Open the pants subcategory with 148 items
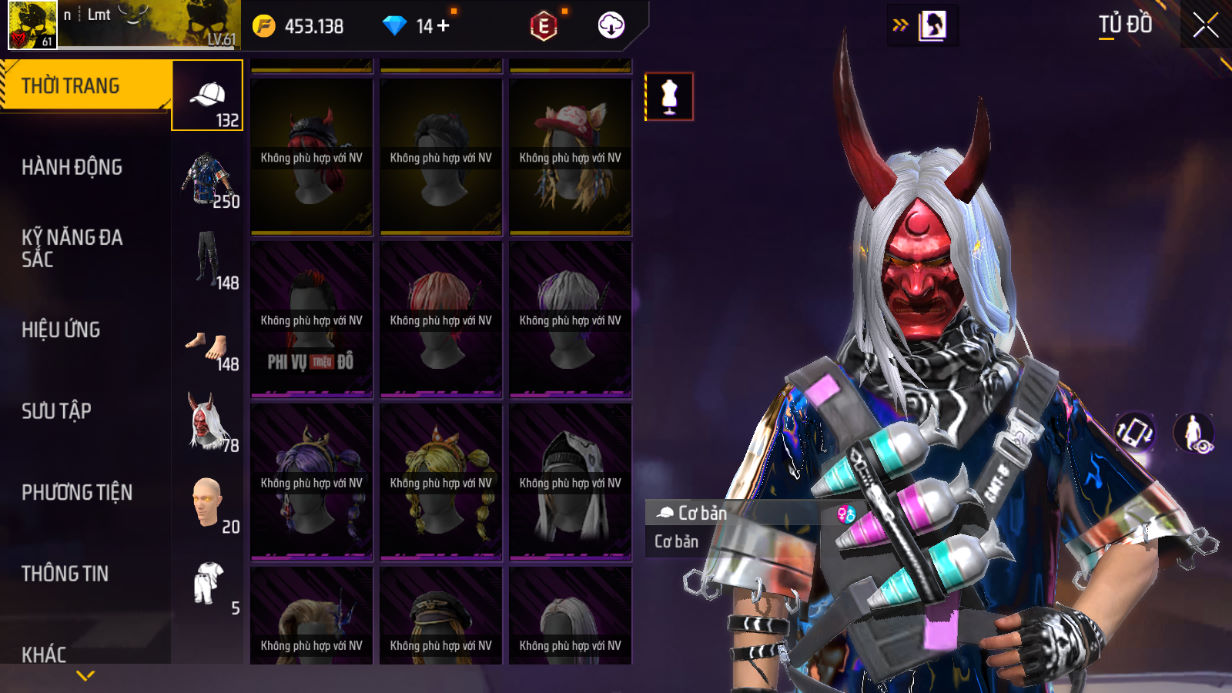 (207, 260)
